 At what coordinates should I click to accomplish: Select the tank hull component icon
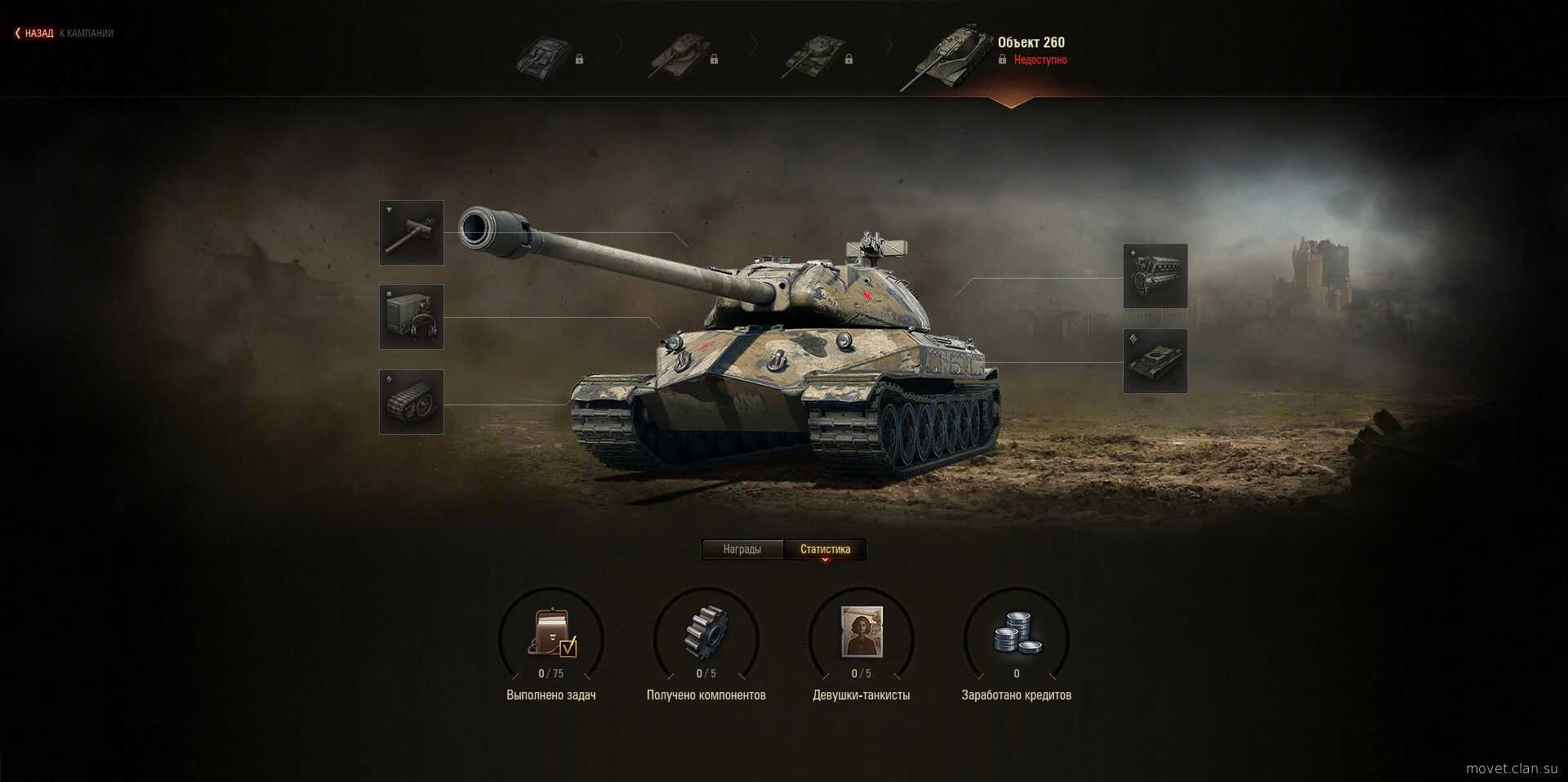click(x=1156, y=361)
